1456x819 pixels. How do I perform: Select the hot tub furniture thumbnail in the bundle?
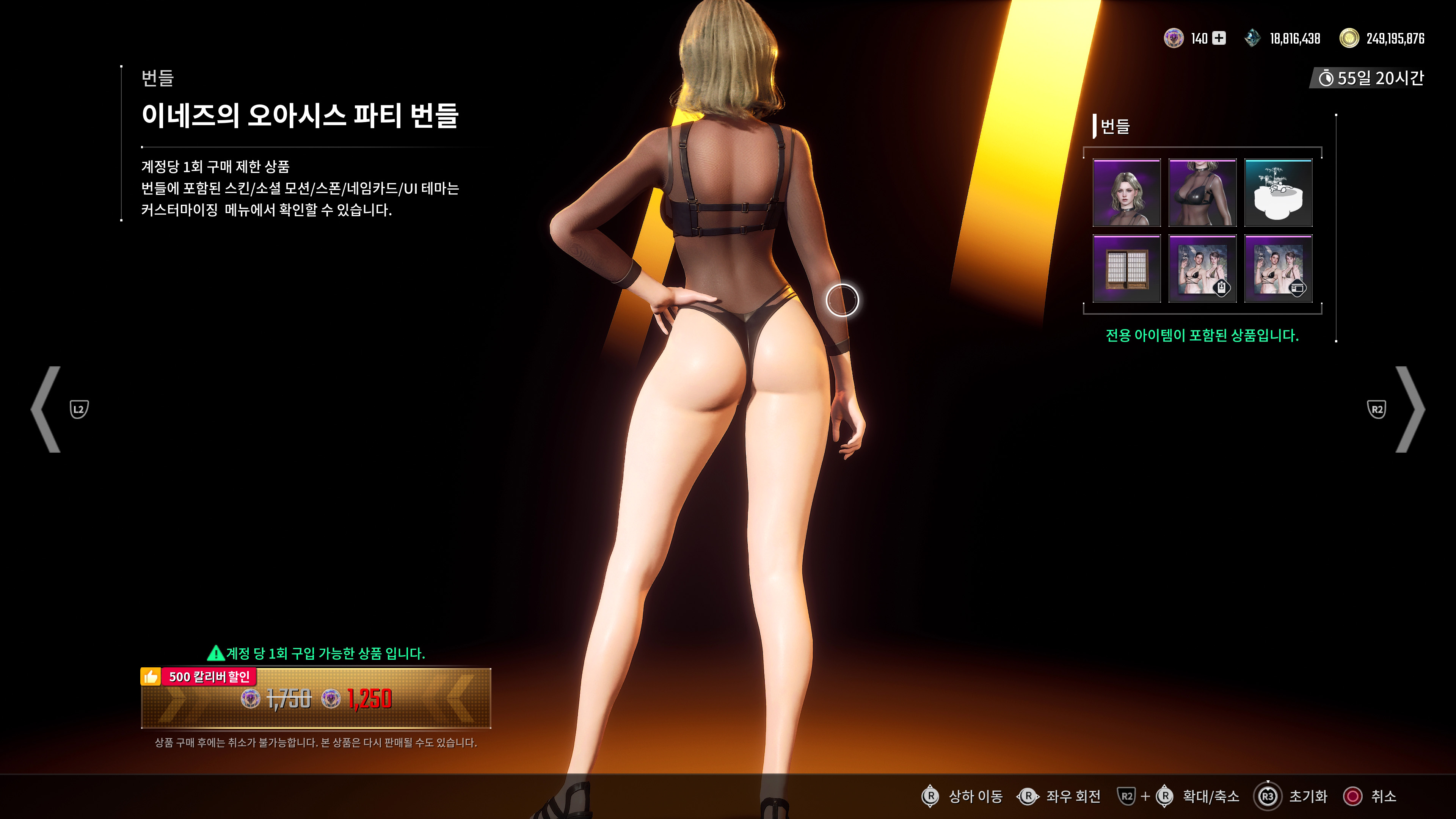pos(1279,192)
